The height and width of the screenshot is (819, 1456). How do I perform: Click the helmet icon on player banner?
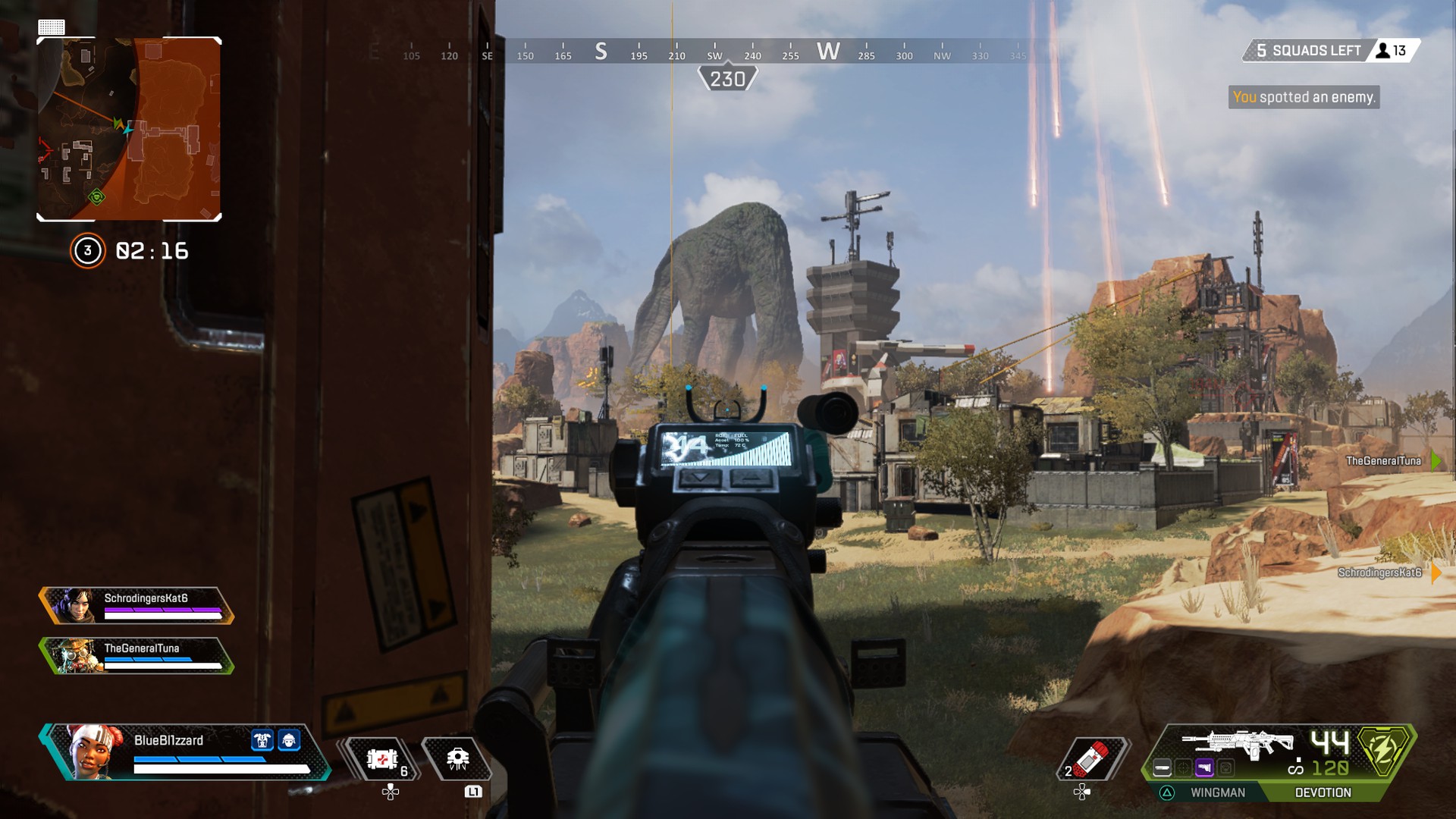(x=289, y=740)
